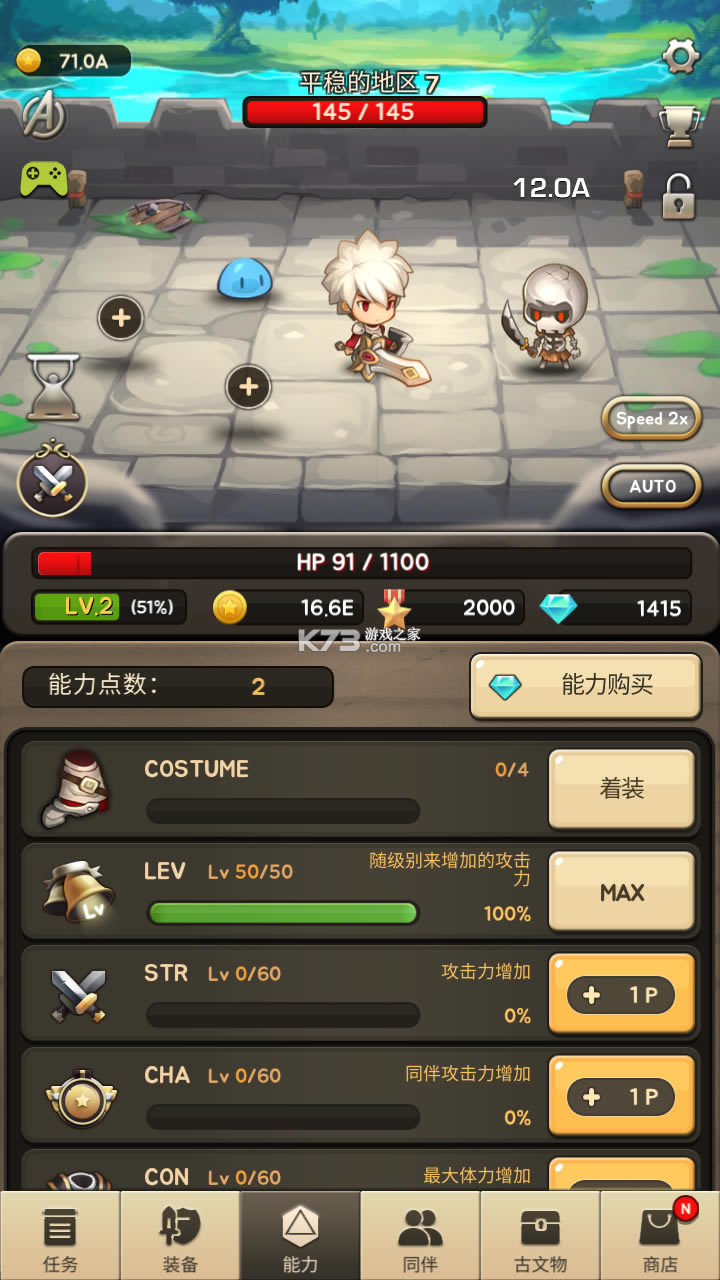This screenshot has height=1280, width=720.
Task: Open the green gamepad icon
Action: point(44,180)
